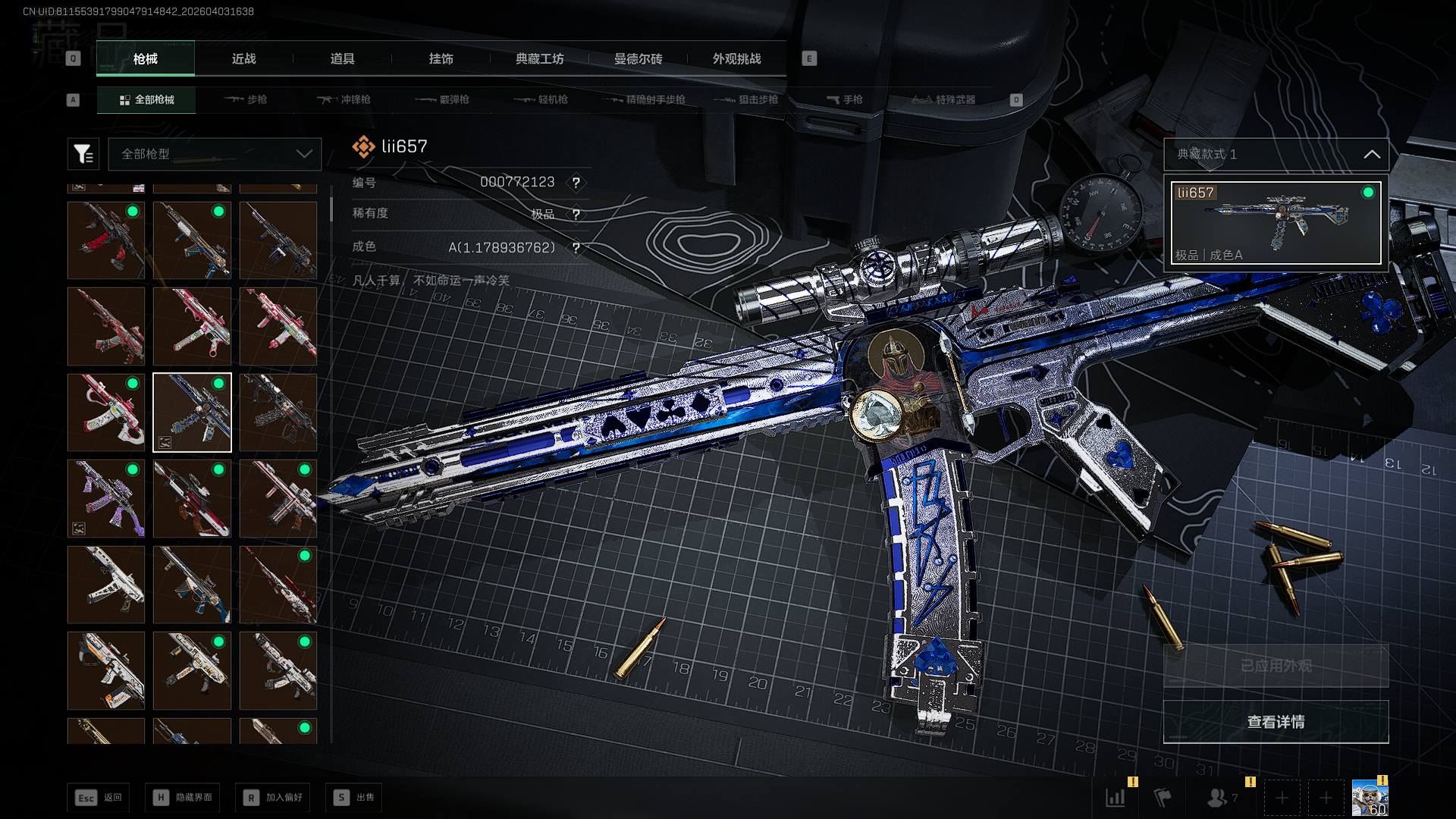Open the 曼德尔砖 tab
The image size is (1456, 819).
point(638,59)
